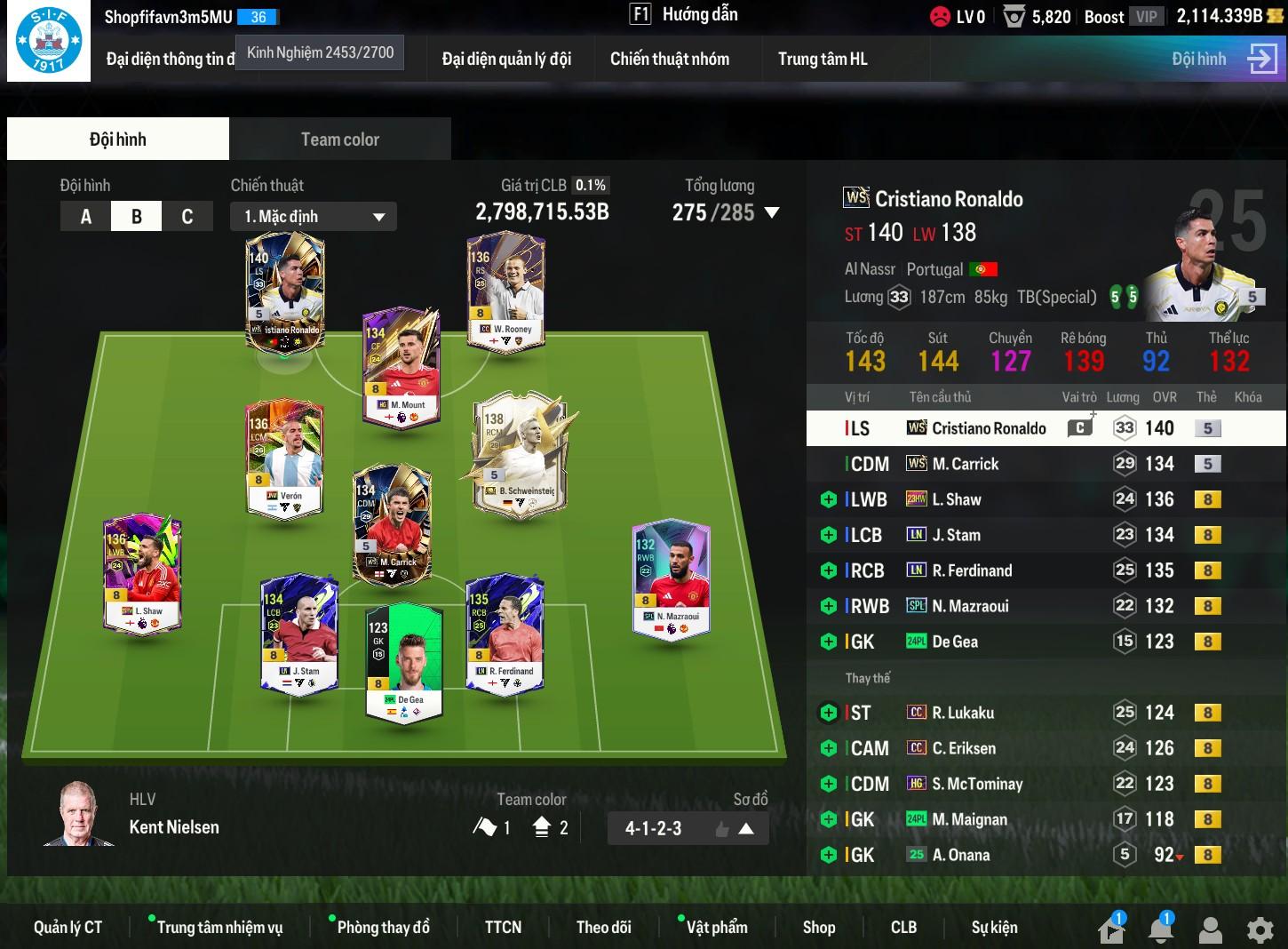The width and height of the screenshot is (1288, 949).
Task: Click N. Mazraoui card on the pitch
Action: [x=671, y=578]
